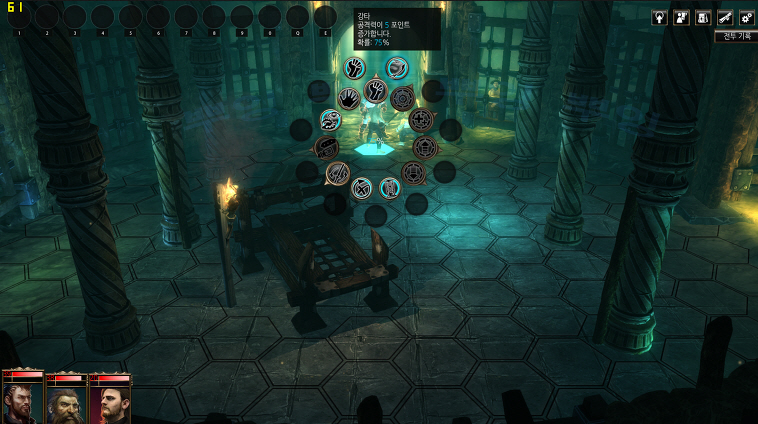This screenshot has height=424, width=758.
Task: Use the open hand ability in radial menu
Action: pyautogui.click(x=347, y=98)
